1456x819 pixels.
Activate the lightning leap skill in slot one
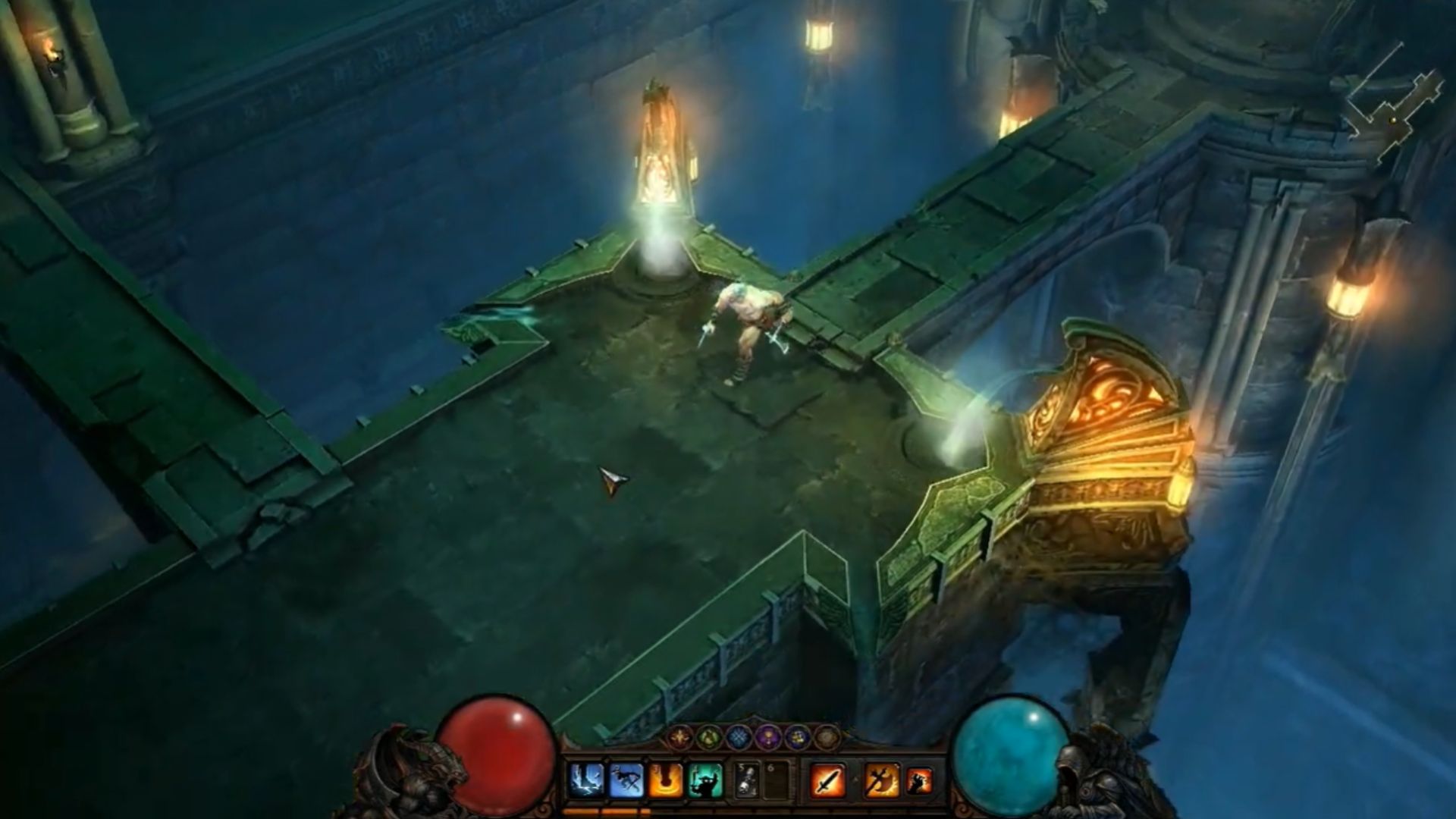point(586,780)
